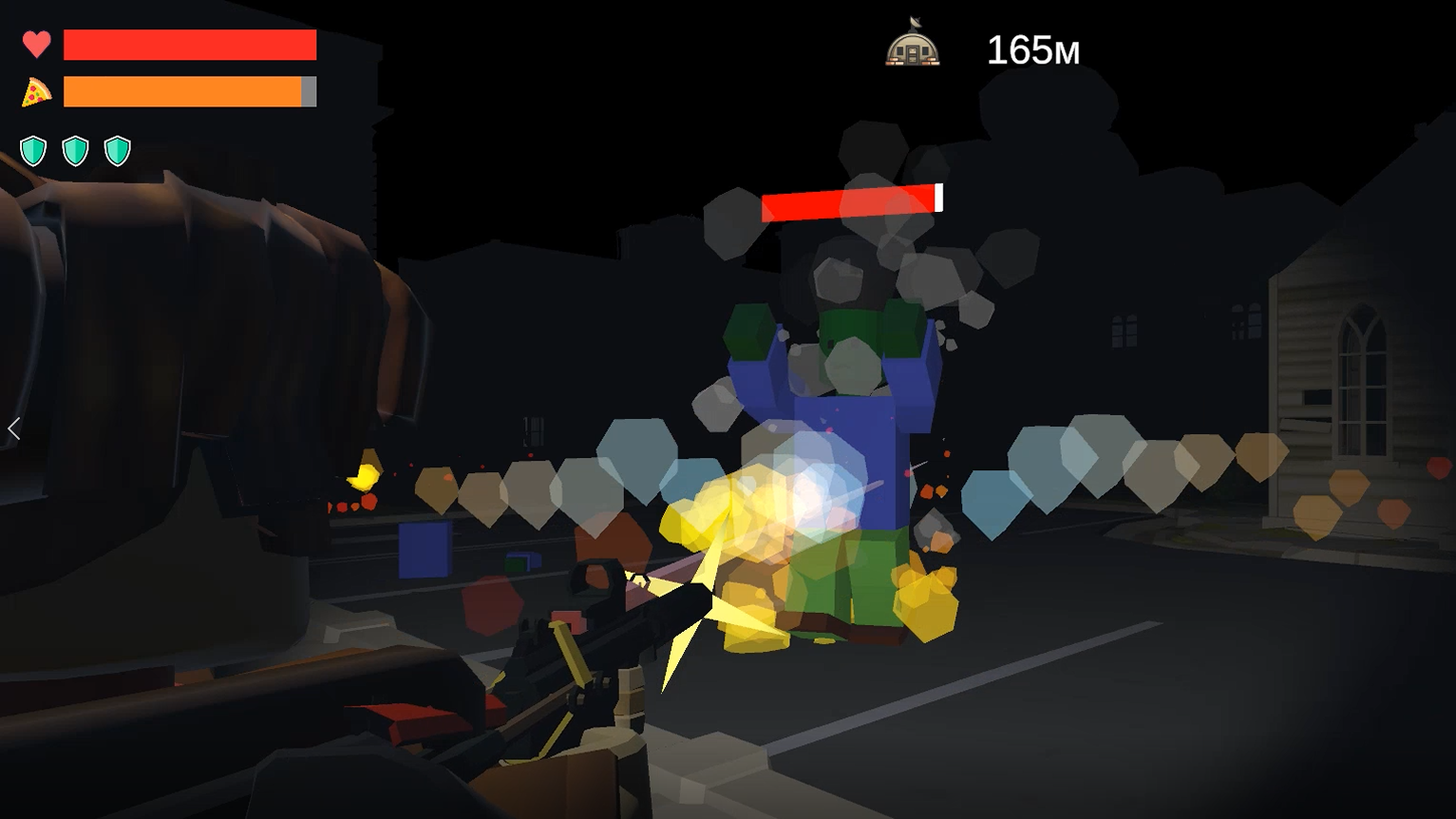The width and height of the screenshot is (1456, 819).
Task: Collapse the sidebar using the back arrow
Action: [14, 429]
